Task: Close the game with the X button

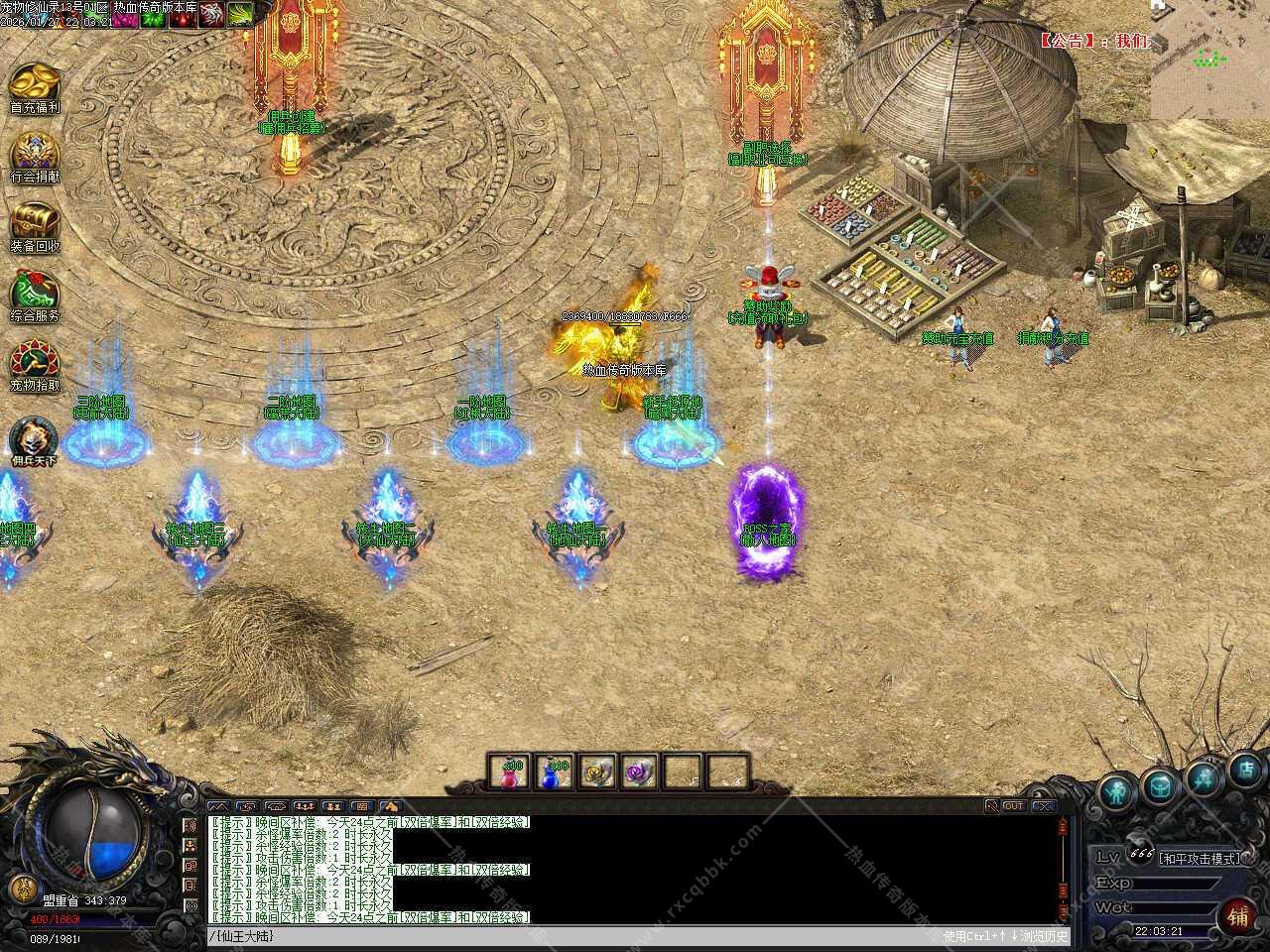Action: pos(1044,806)
